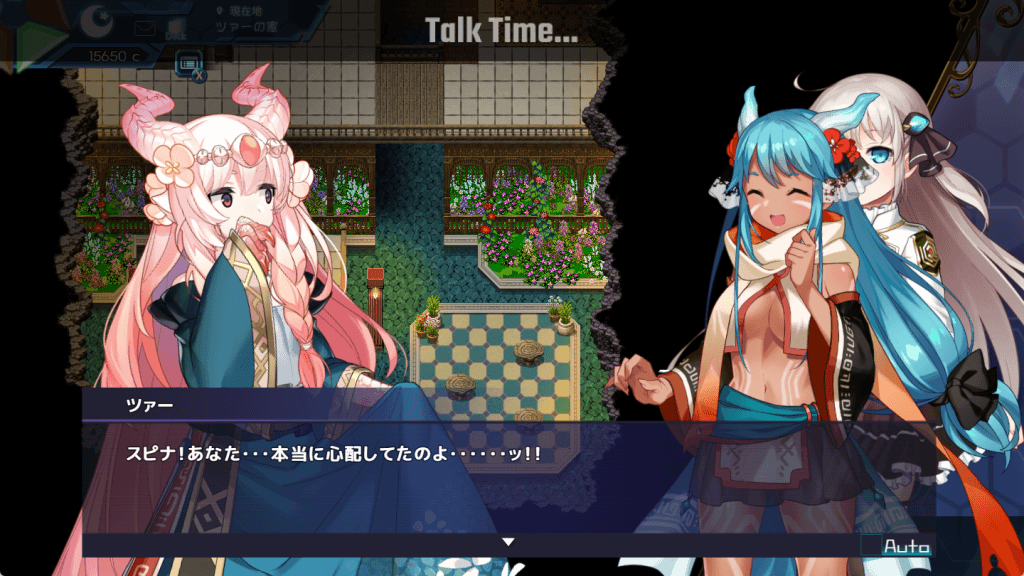Image resolution: width=1024 pixels, height=576 pixels.
Task: Click the crescent moon time icon
Action: click(97, 21)
